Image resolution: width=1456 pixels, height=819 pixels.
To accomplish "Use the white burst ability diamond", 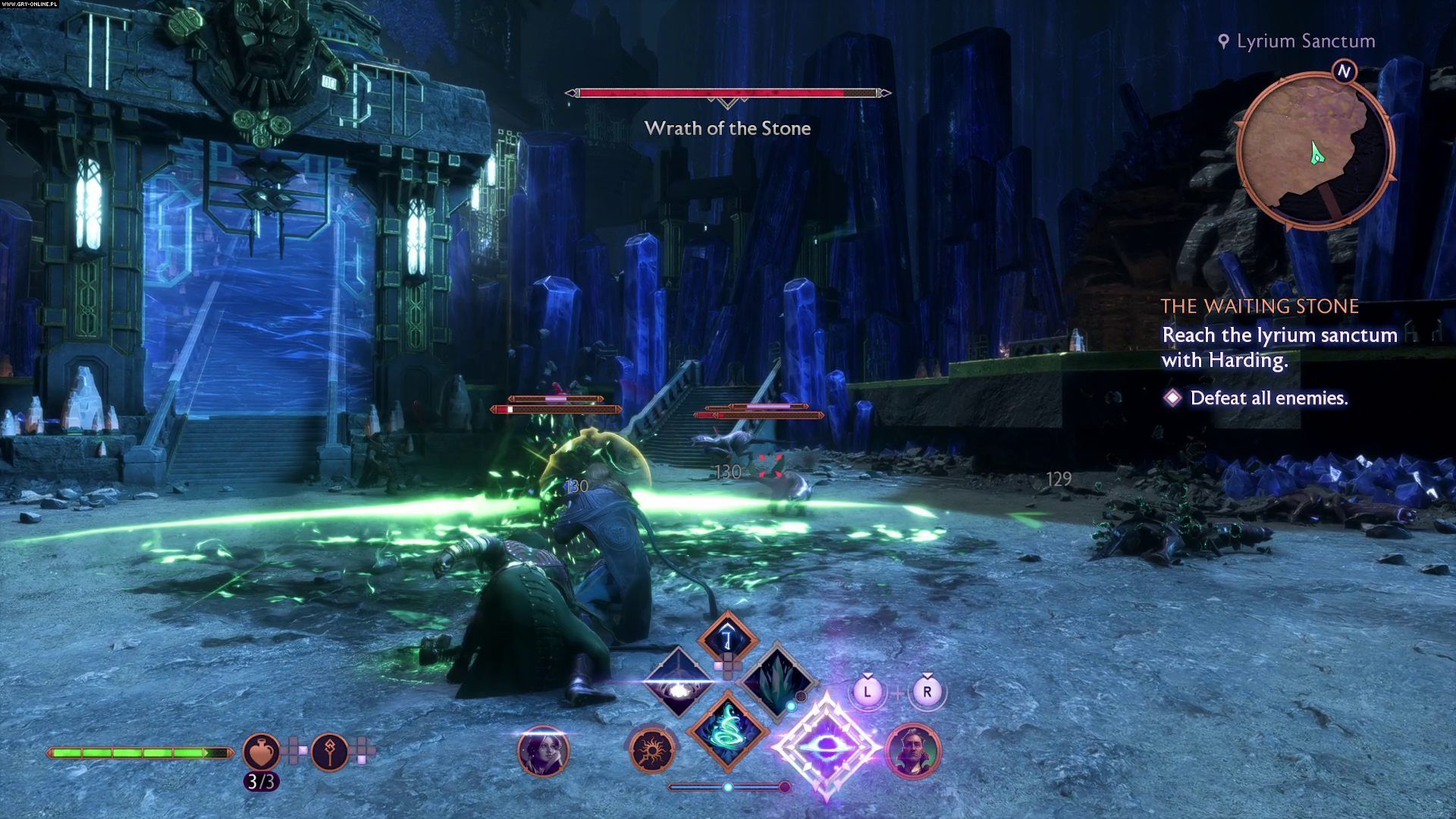I will (677, 682).
